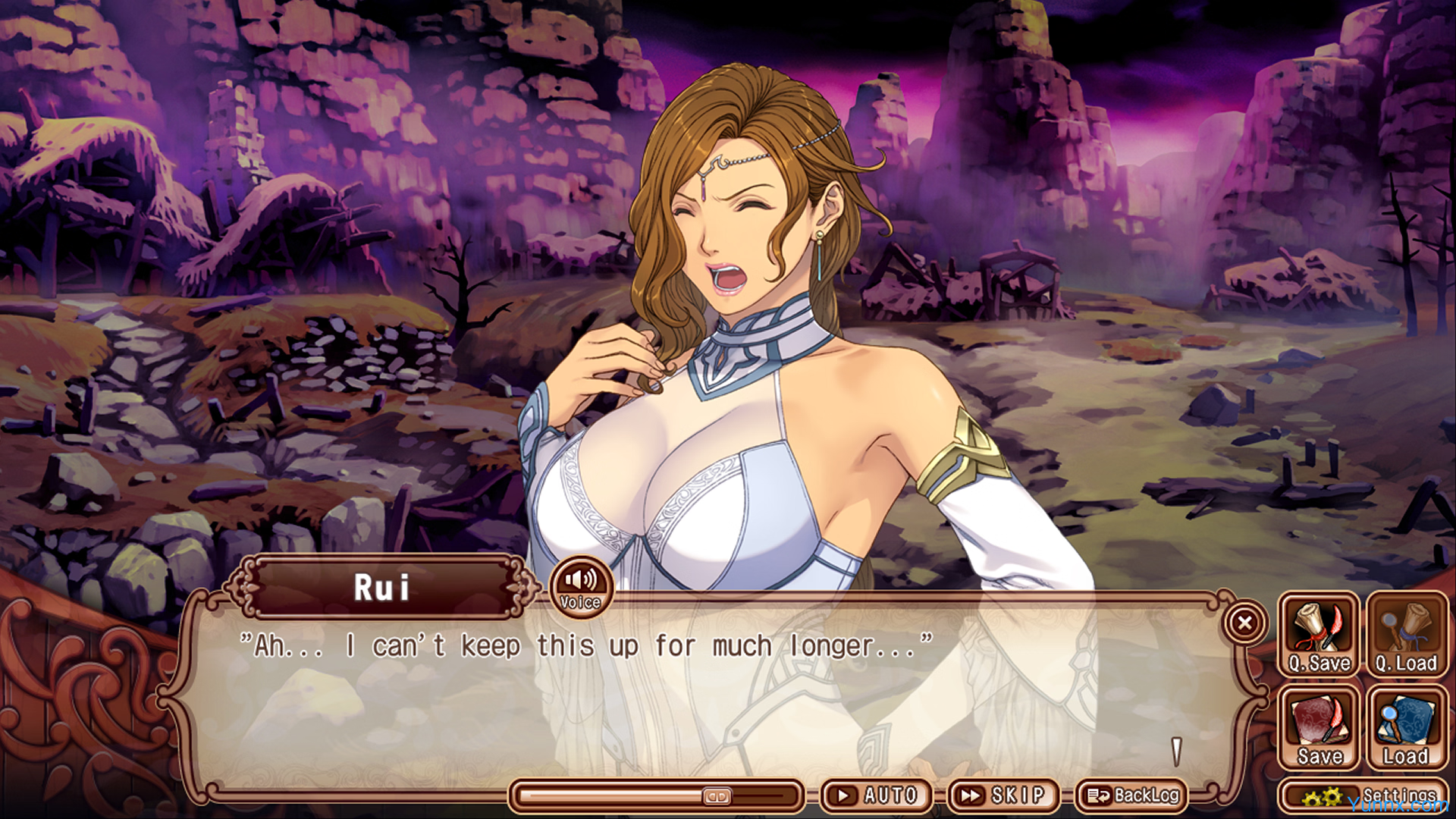The height and width of the screenshot is (819, 1456).
Task: Activate SKIP mode
Action: tap(1003, 795)
